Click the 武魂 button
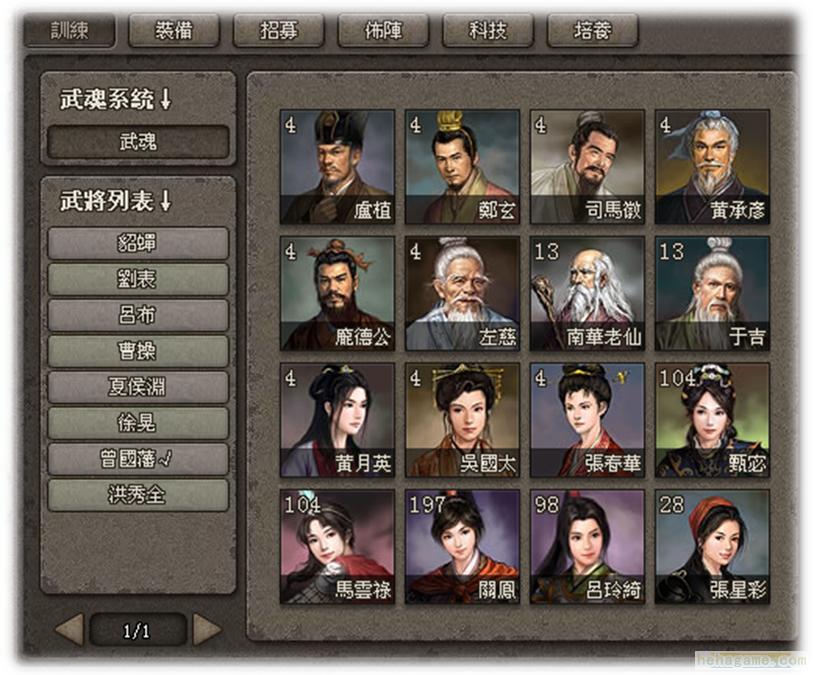Viewport: 813px width, 675px height. (138, 142)
